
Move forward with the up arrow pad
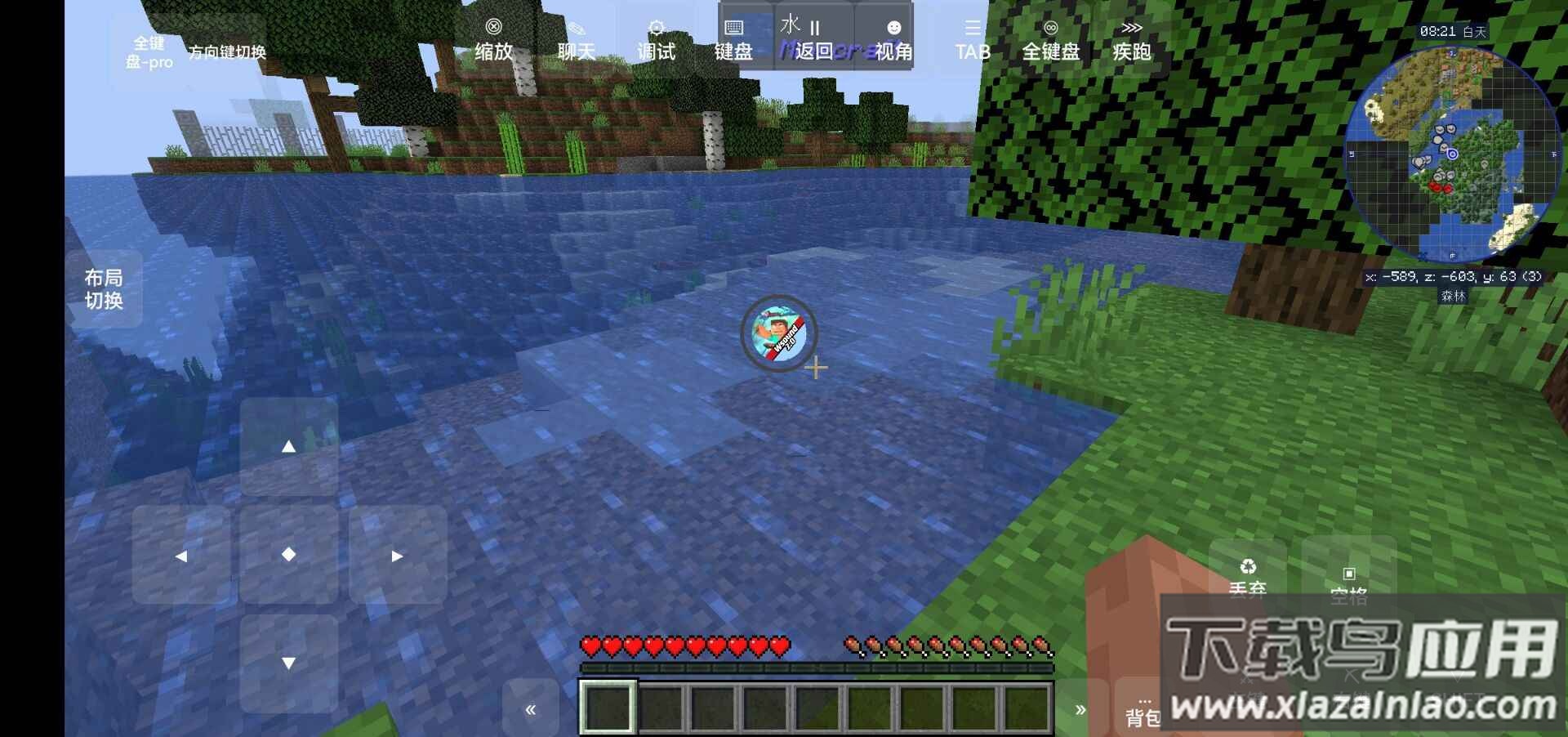tap(288, 446)
